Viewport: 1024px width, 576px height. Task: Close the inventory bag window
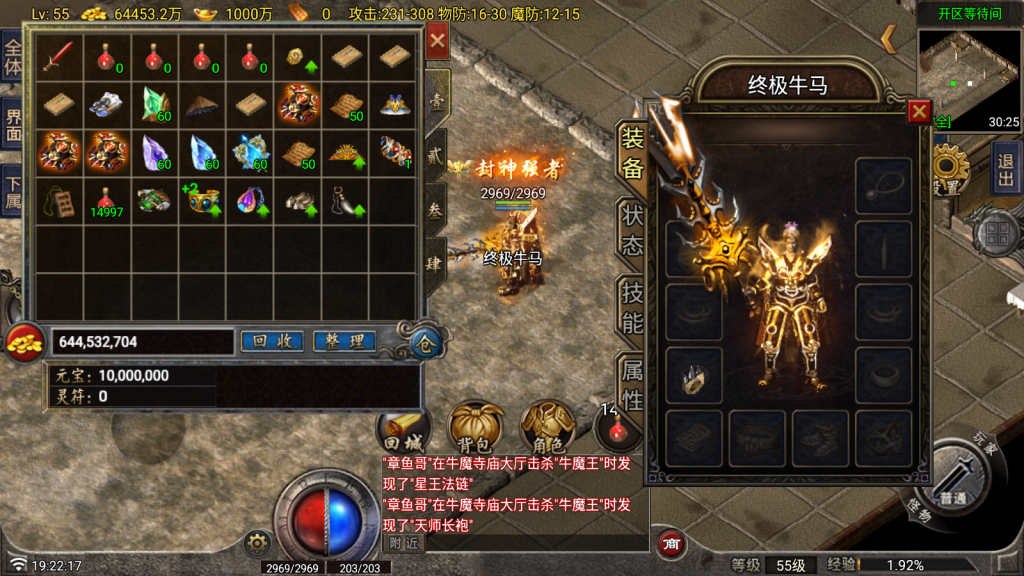[438, 42]
